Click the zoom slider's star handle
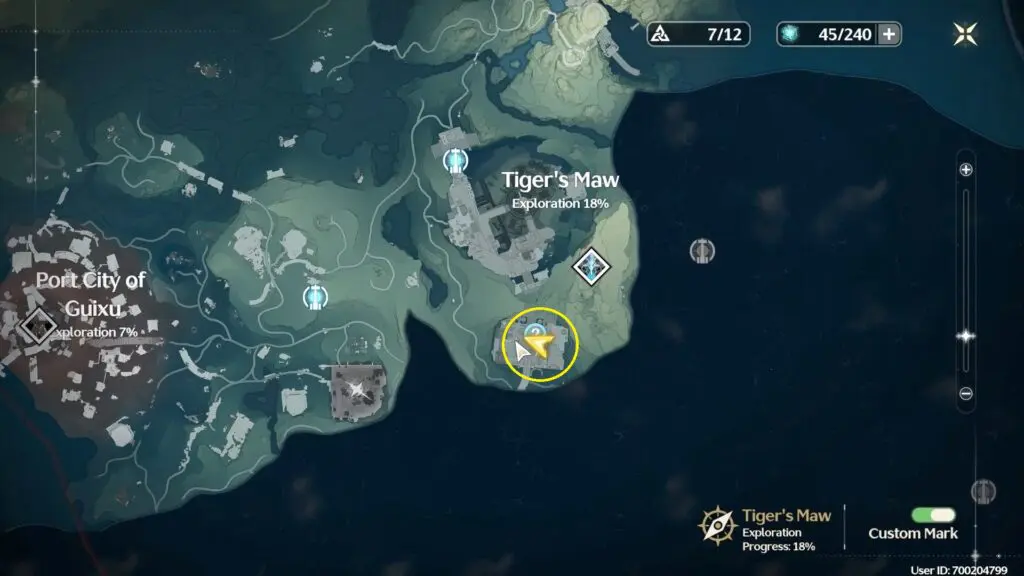The image size is (1024, 576). (x=966, y=337)
